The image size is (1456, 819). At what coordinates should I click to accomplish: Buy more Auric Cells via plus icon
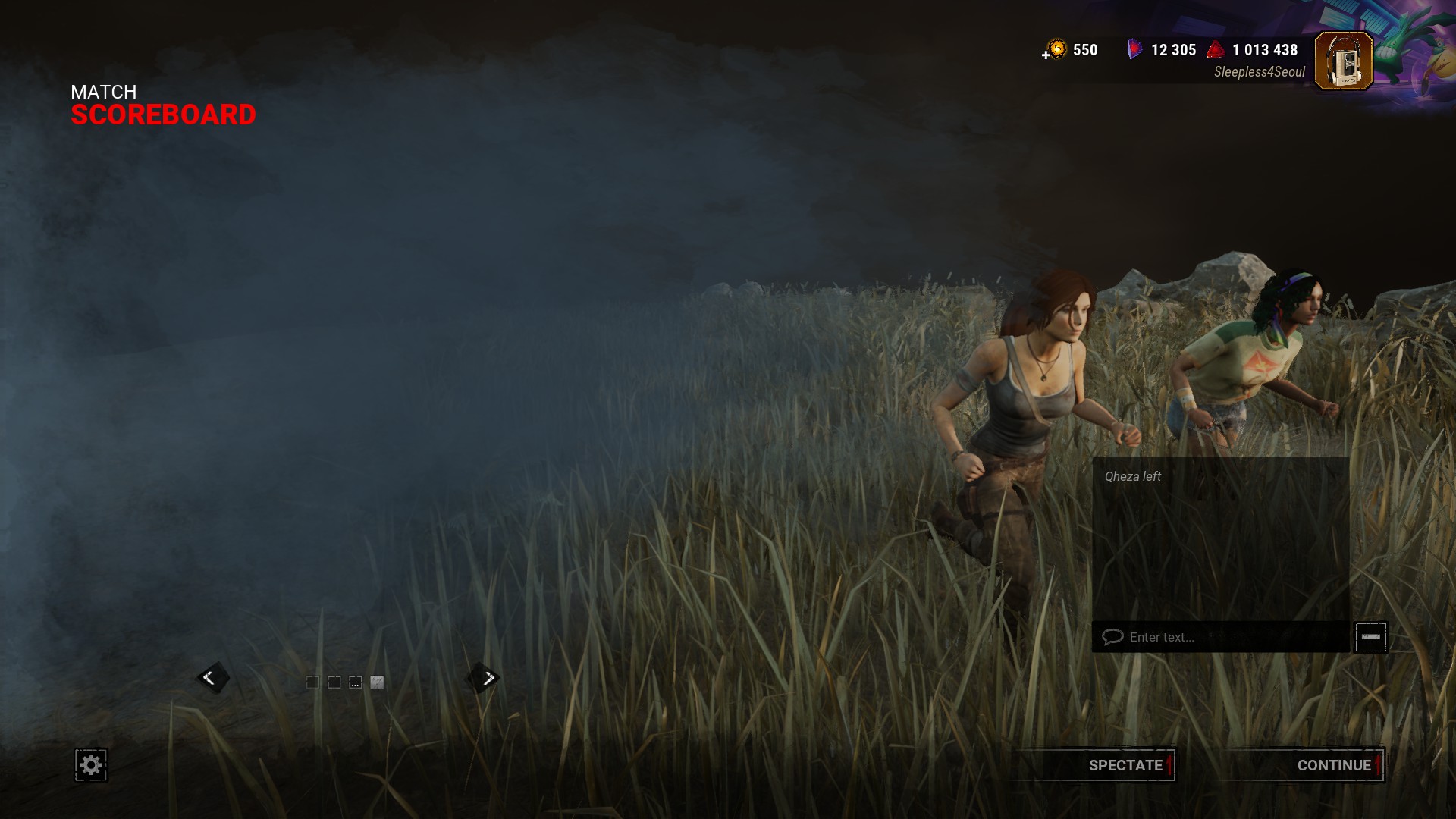tap(1046, 55)
